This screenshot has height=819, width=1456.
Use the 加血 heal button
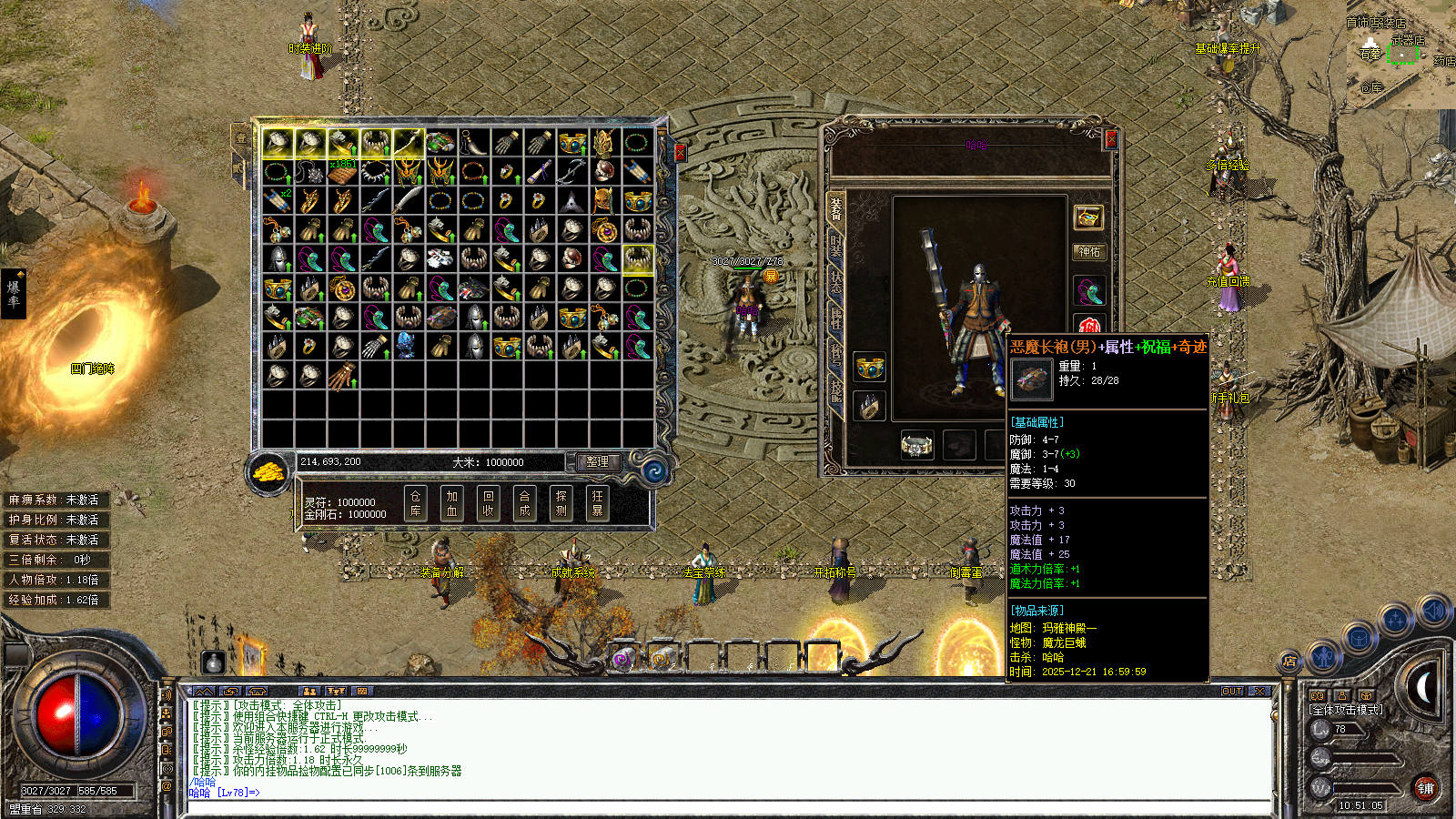[x=451, y=503]
